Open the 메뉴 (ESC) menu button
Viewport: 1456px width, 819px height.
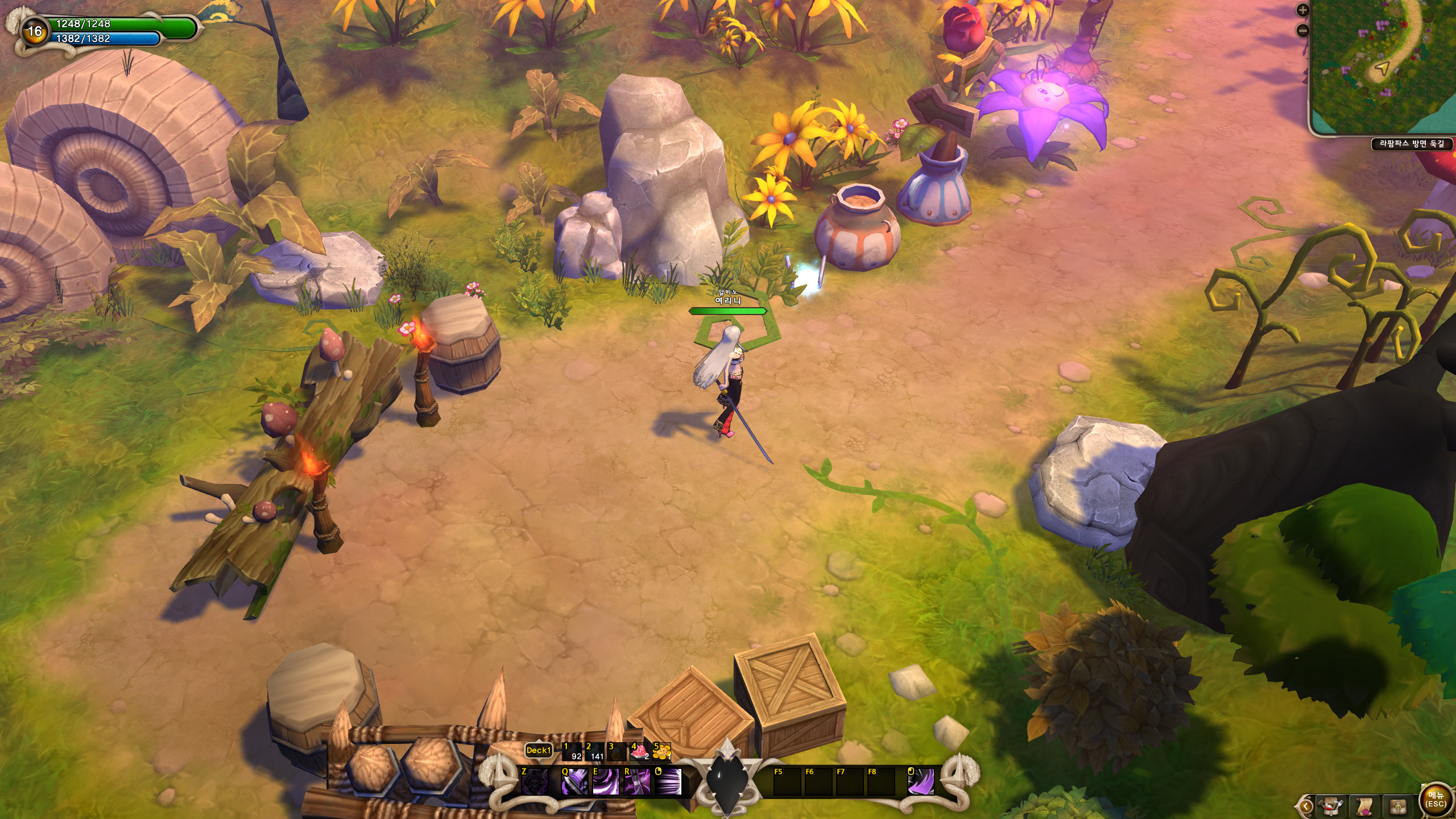pos(1436,799)
